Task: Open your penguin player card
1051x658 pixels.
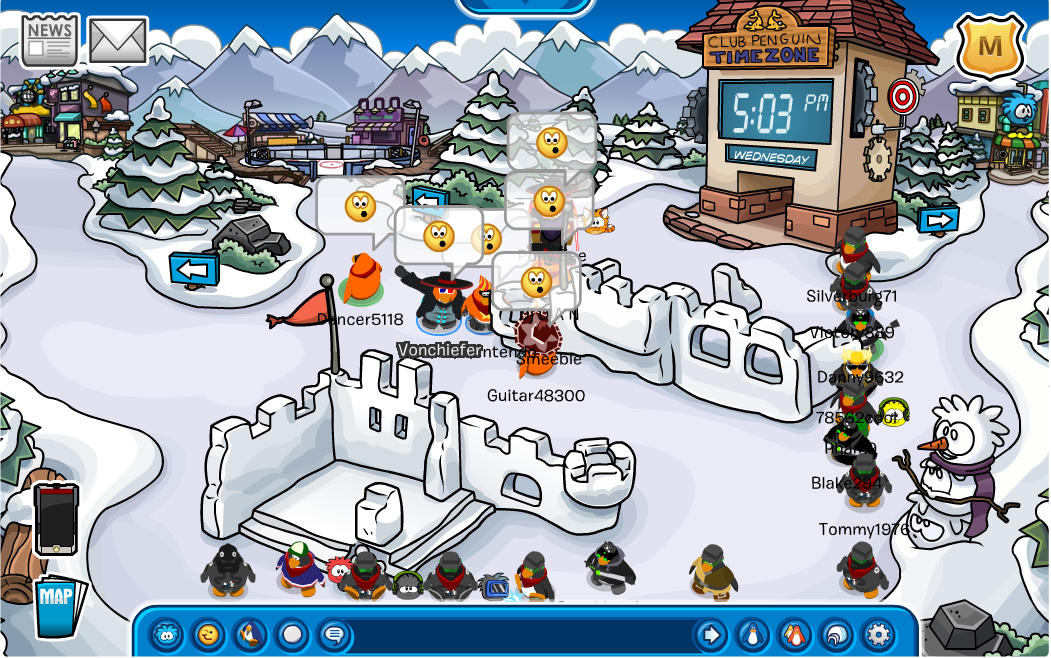Action: pyautogui.click(x=752, y=634)
